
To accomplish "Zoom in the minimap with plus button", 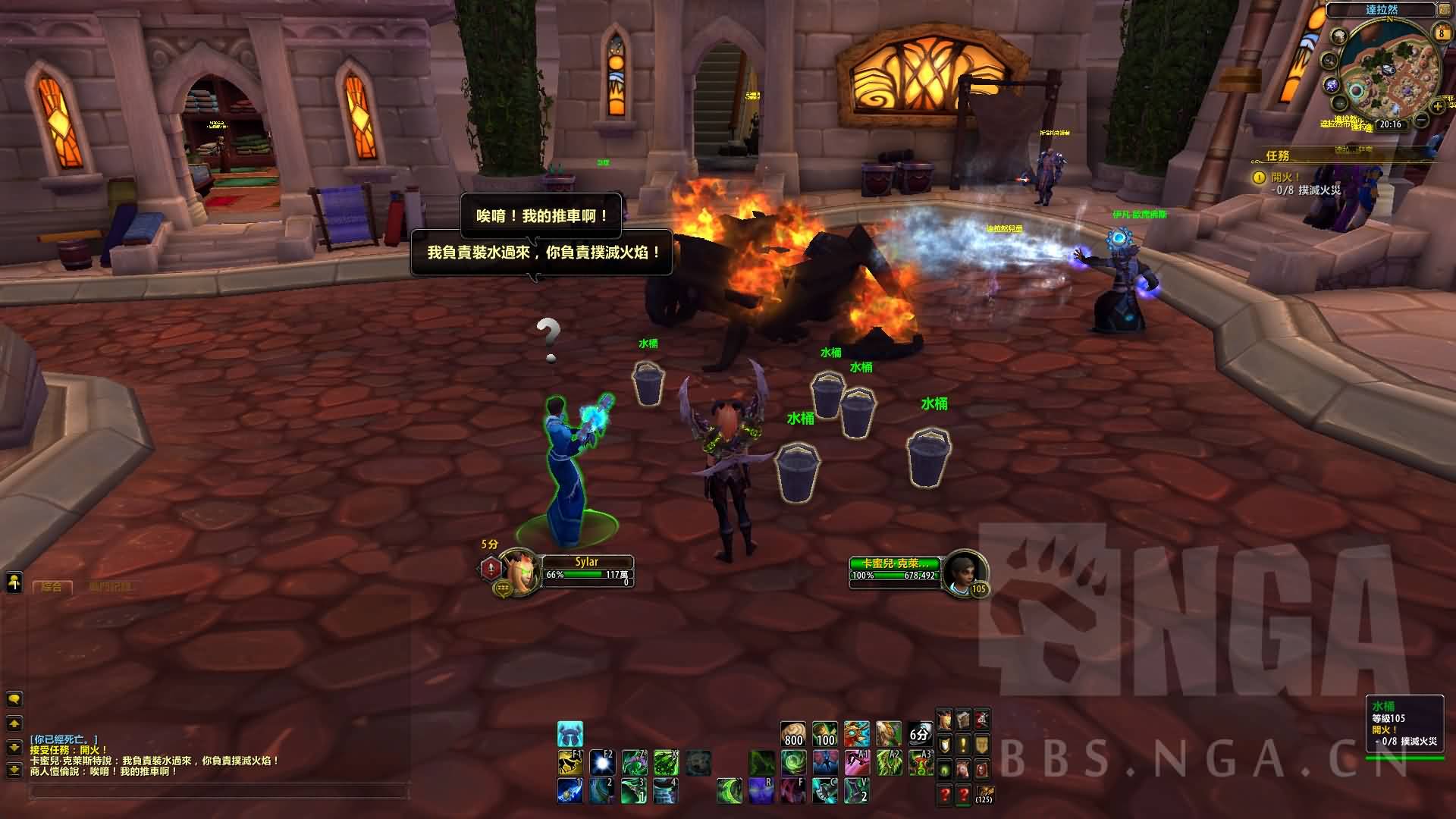I will pos(1437,107).
